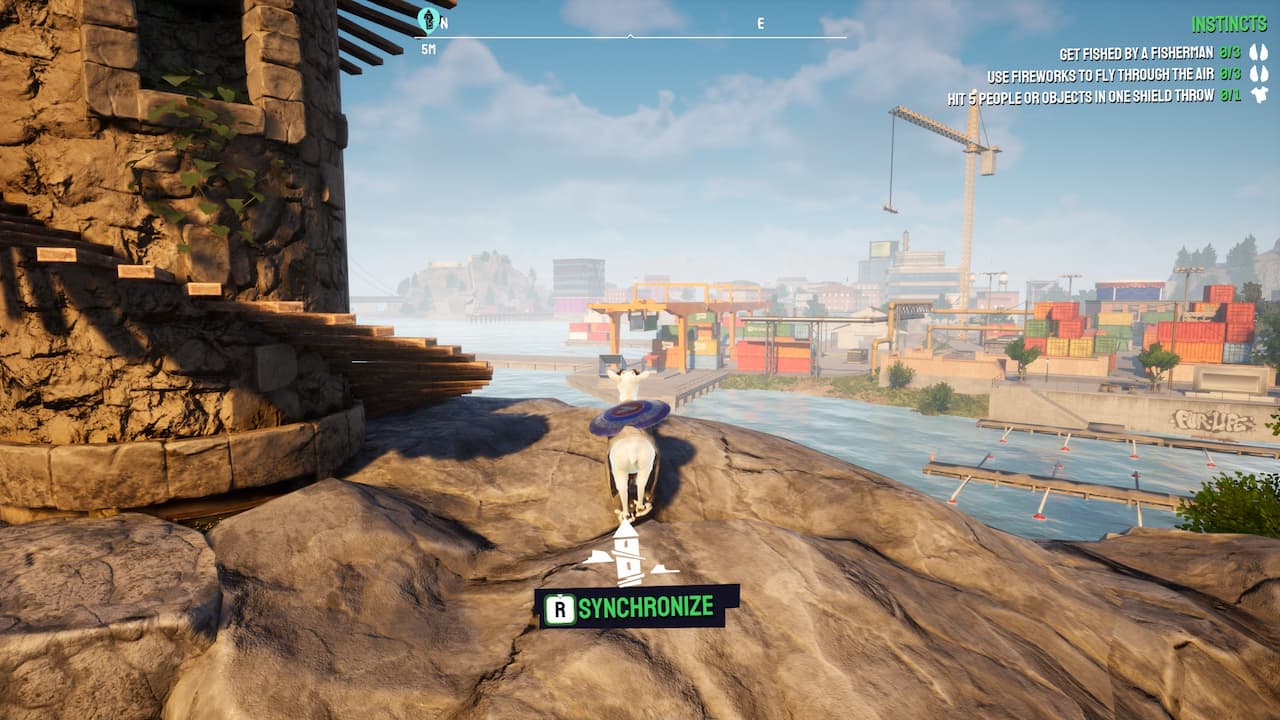Click the N direction marker on compass
The height and width of the screenshot is (720, 1280).
coord(442,20)
